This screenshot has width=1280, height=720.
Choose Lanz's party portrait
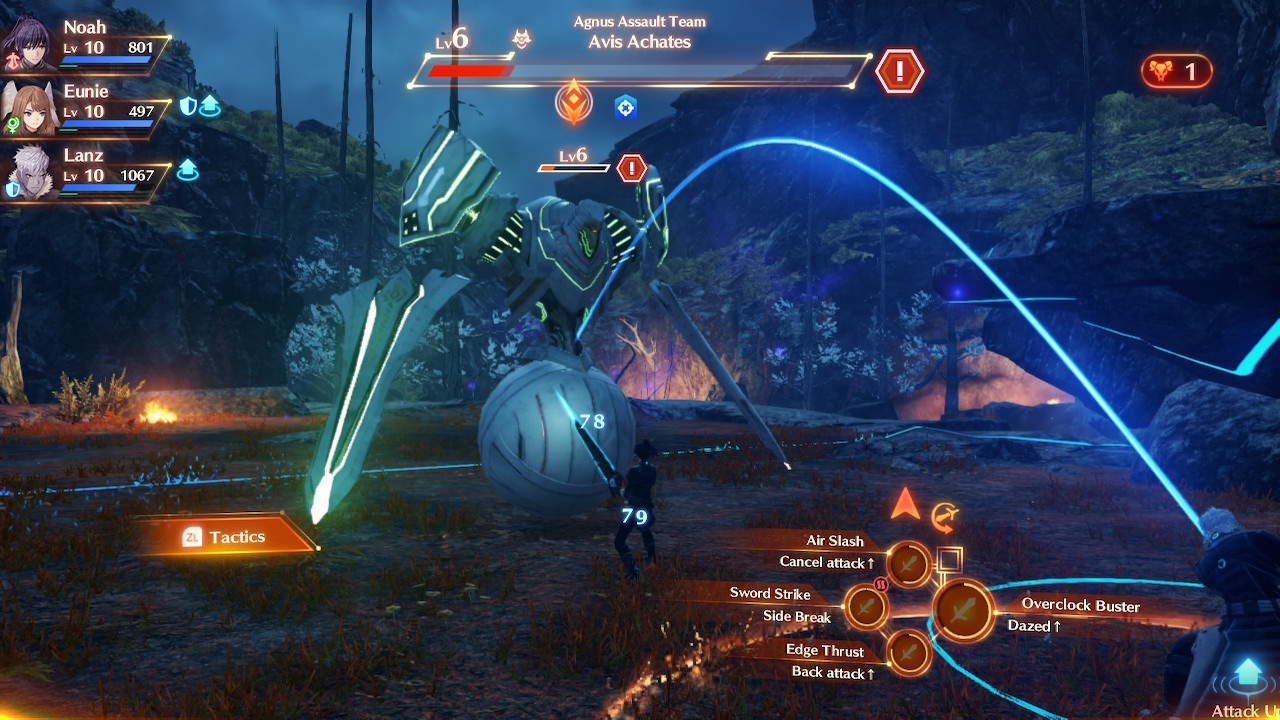coord(30,172)
